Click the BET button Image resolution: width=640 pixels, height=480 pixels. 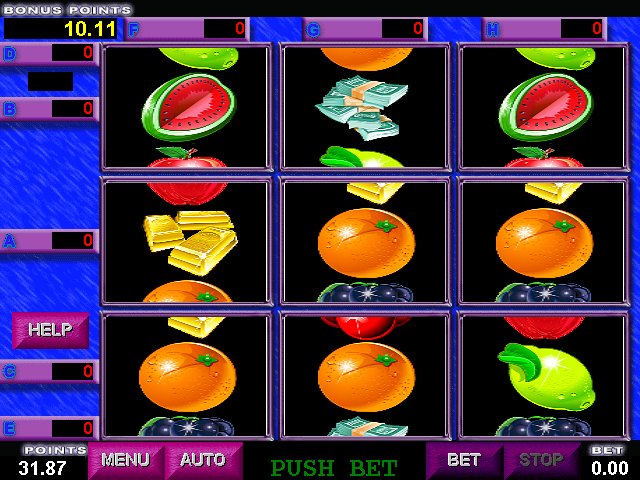tap(463, 460)
